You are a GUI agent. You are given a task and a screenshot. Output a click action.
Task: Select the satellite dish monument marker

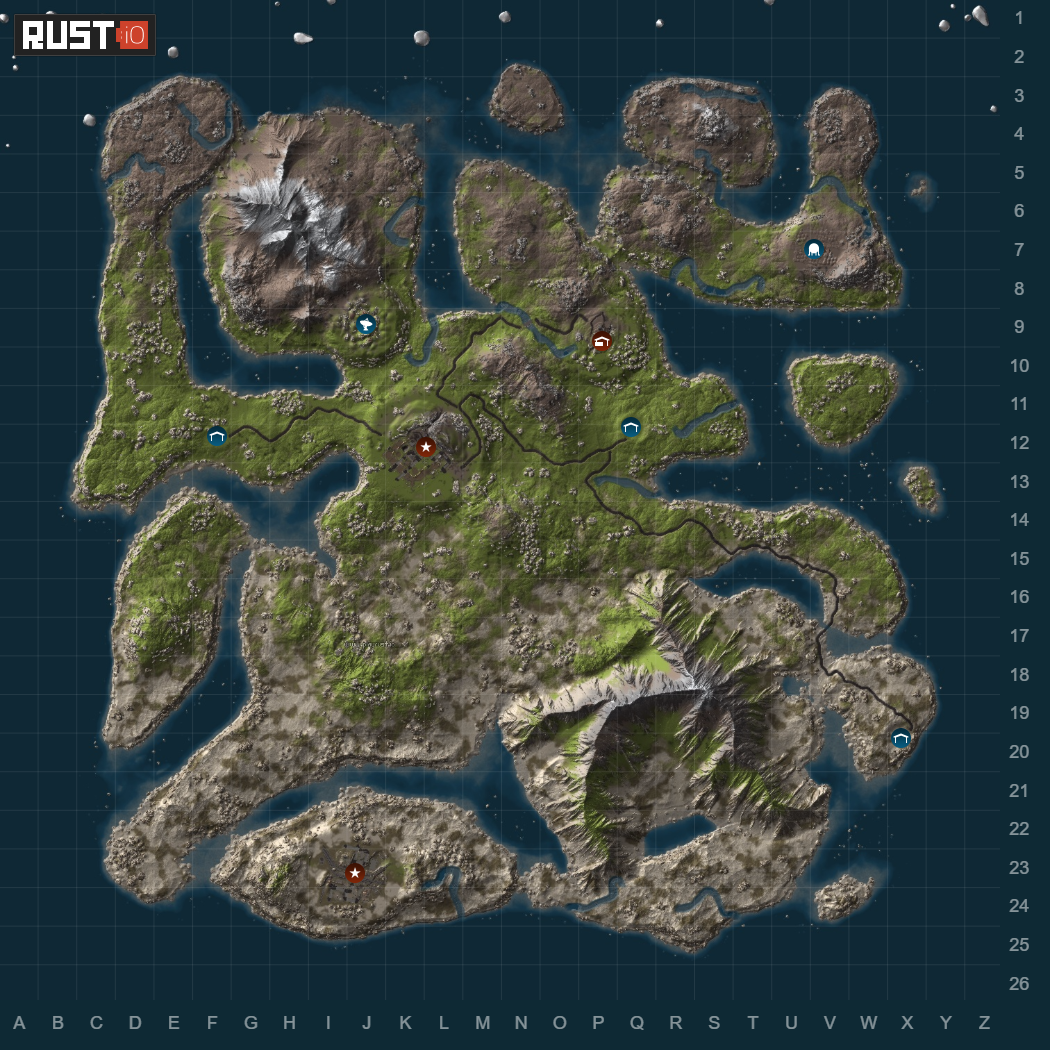pyautogui.click(x=366, y=324)
